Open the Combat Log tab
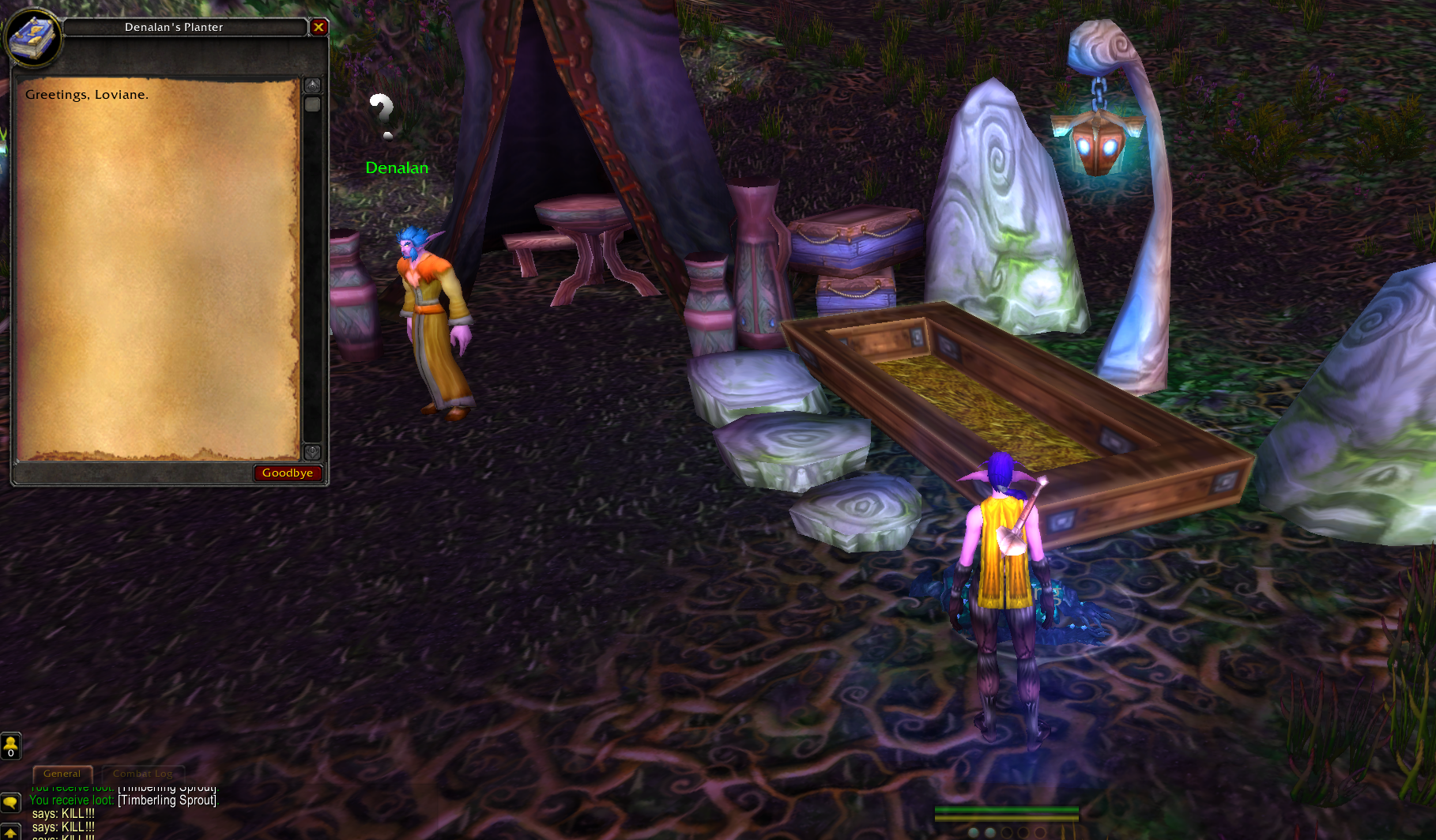 142,774
